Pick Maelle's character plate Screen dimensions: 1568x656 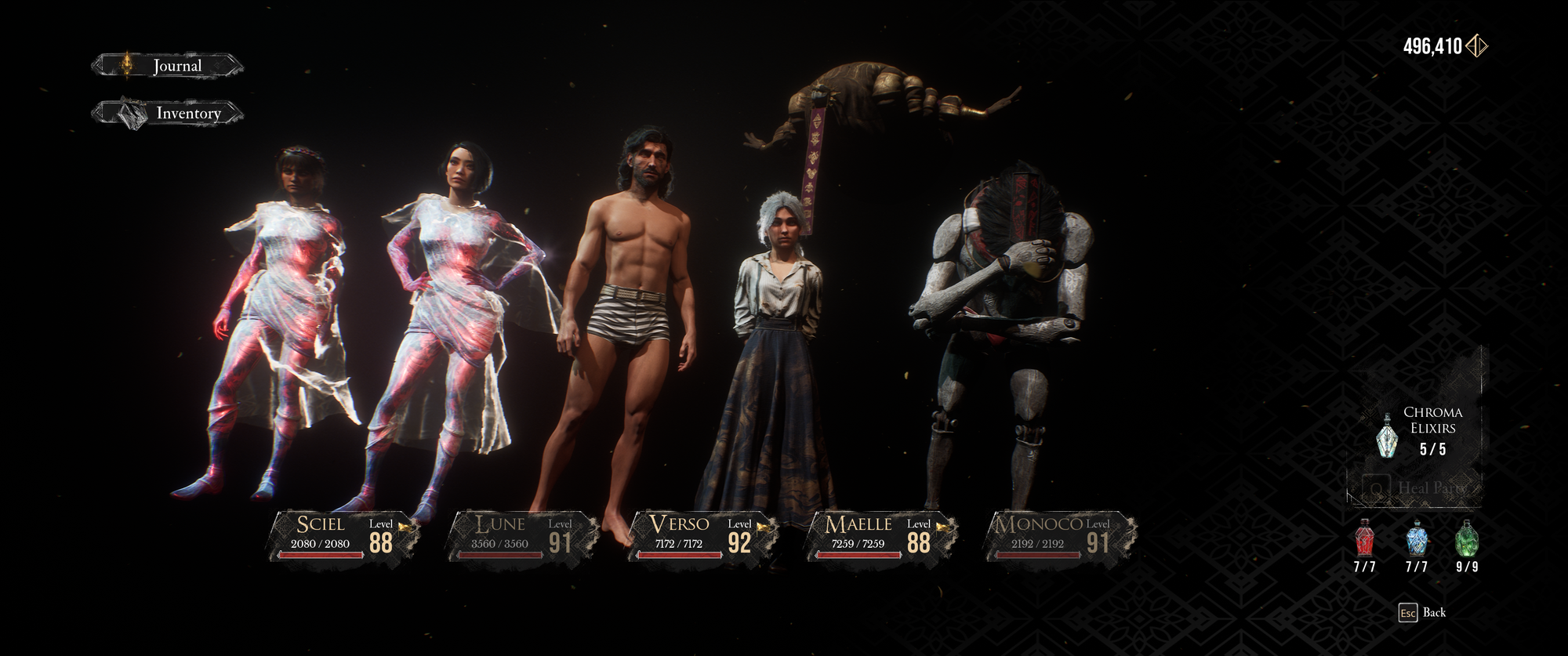click(880, 536)
